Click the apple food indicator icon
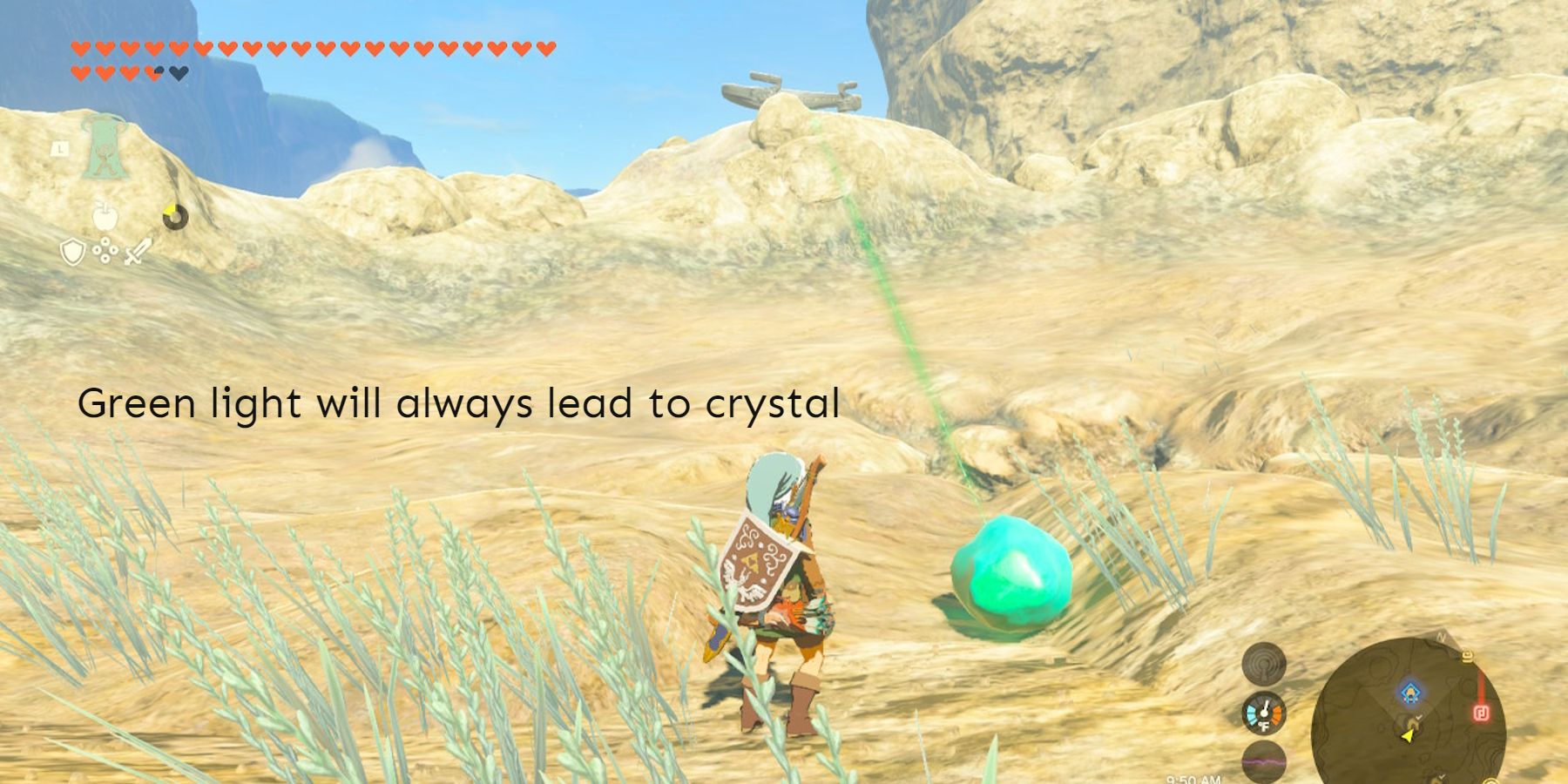The width and height of the screenshot is (1568, 784). (x=105, y=216)
